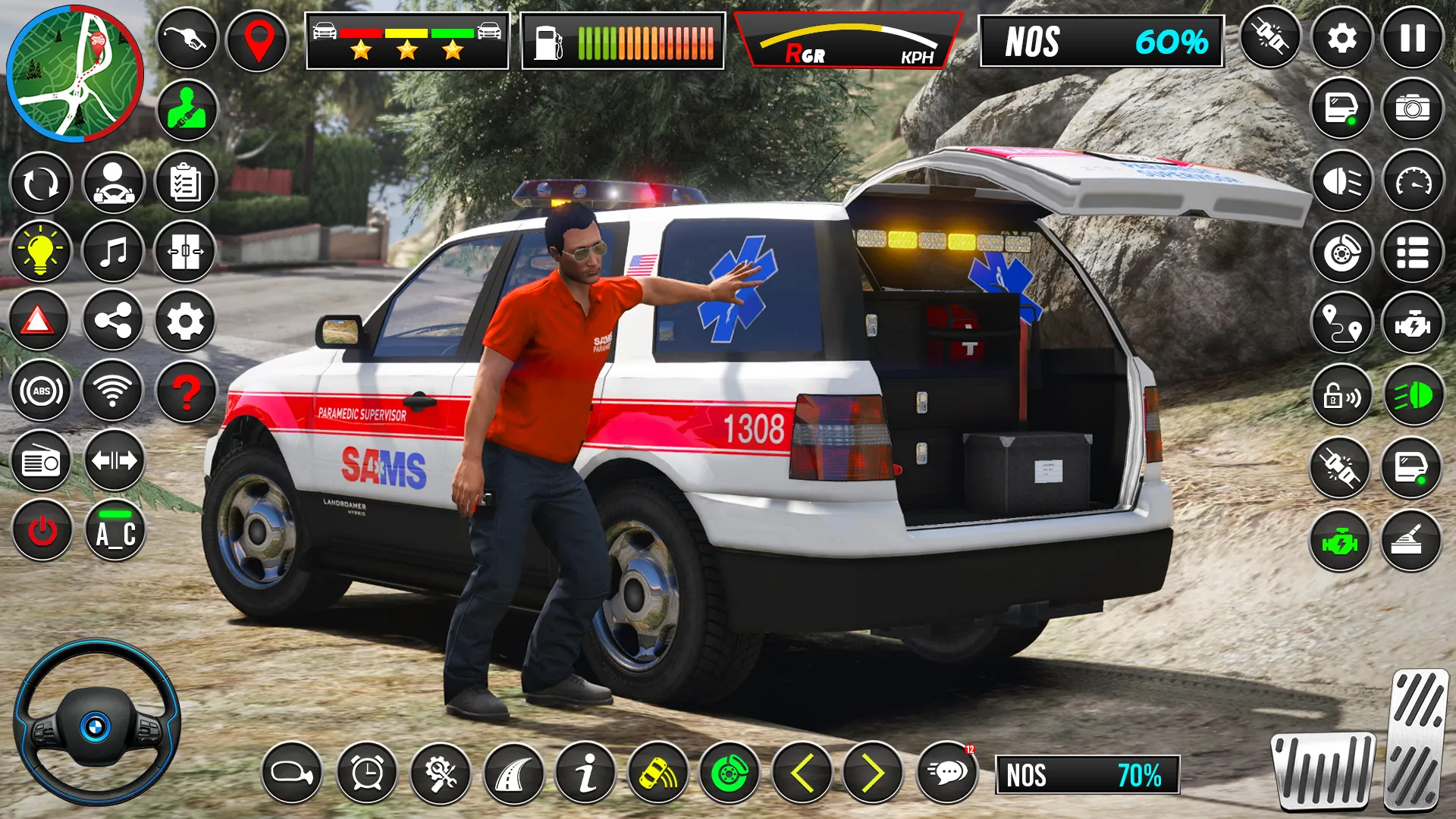Viewport: 1456px width, 819px height.
Task: Open the list menu on the right
Action: click(1412, 250)
